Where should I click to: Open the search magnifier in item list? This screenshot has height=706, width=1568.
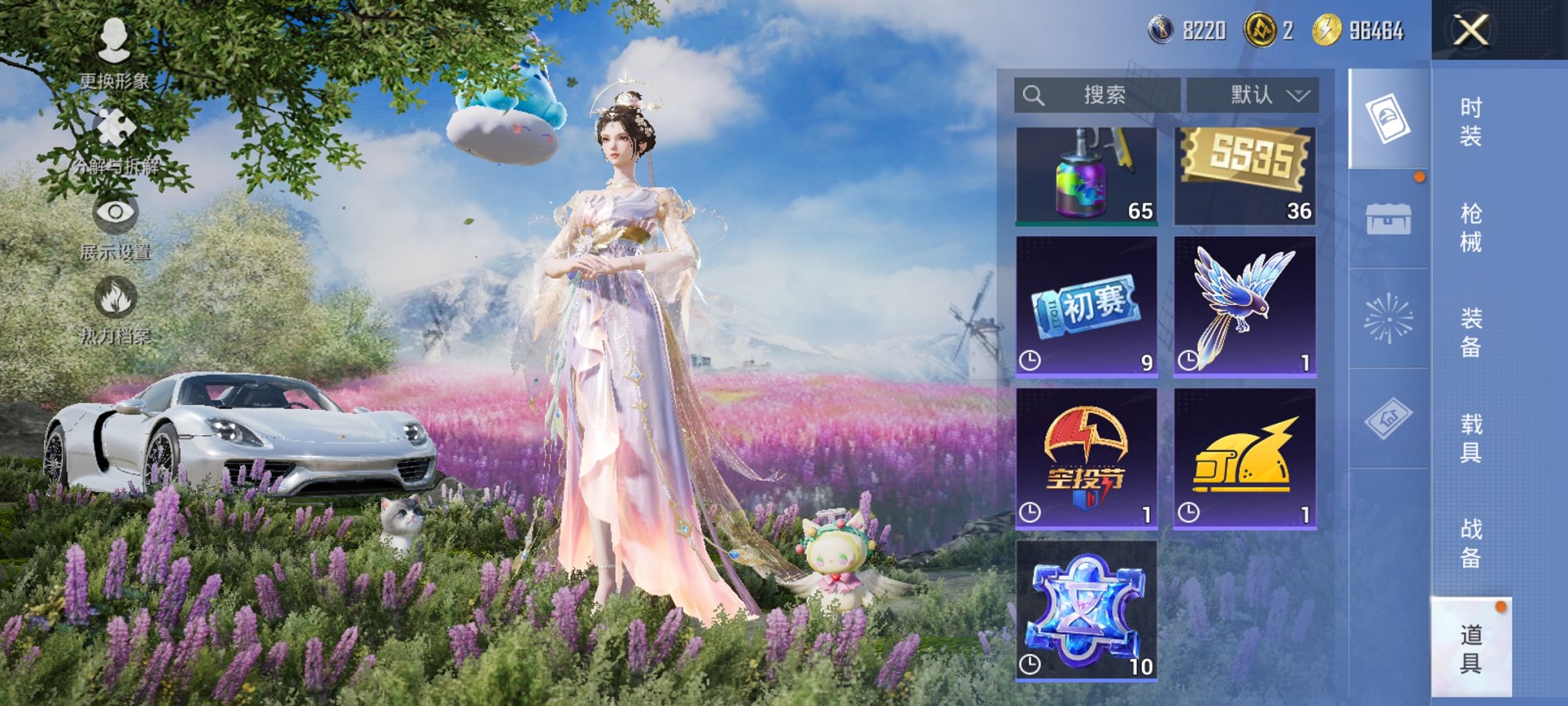tap(1033, 95)
